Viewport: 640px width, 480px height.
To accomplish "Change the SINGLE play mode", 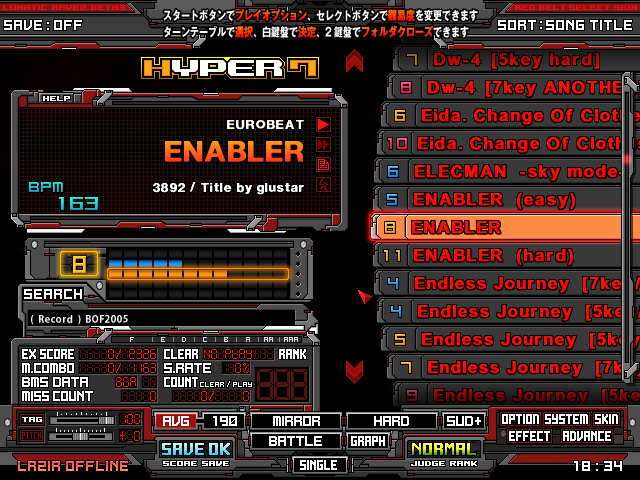I will pos(320,465).
